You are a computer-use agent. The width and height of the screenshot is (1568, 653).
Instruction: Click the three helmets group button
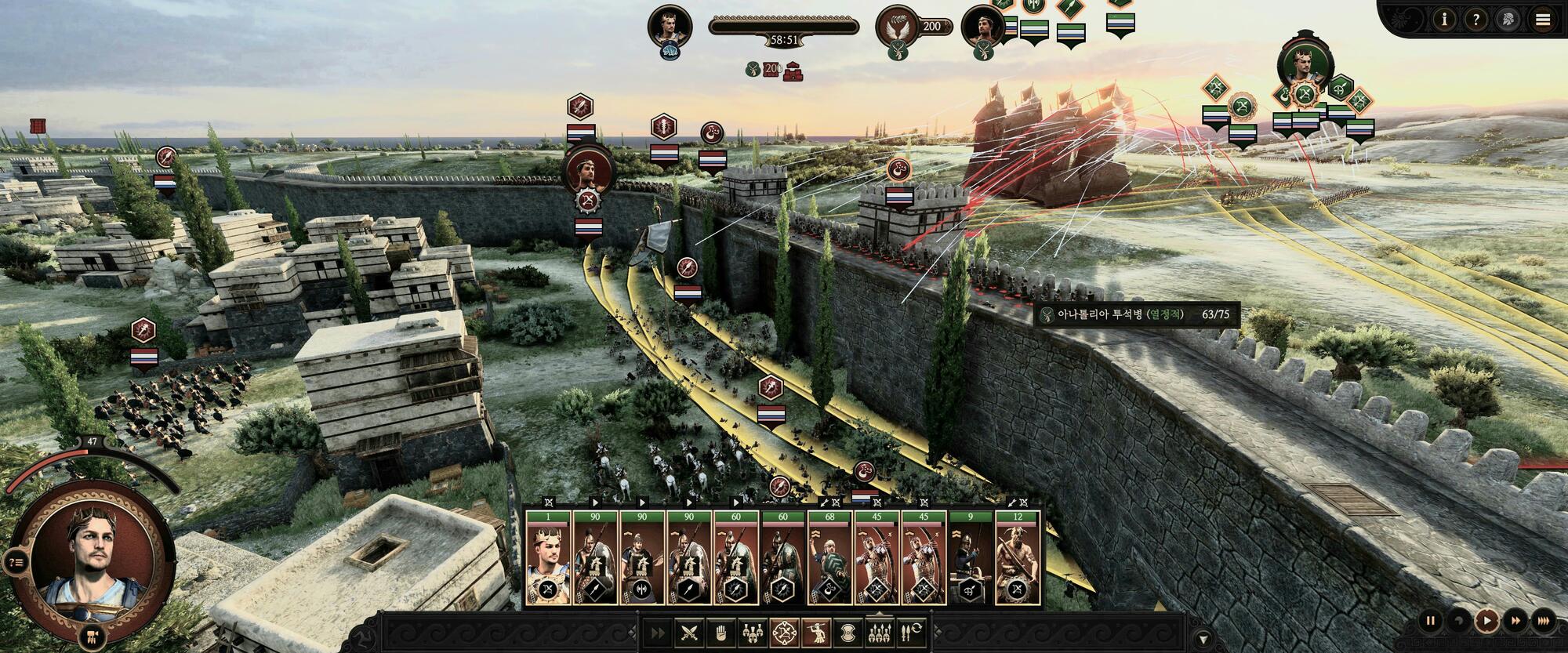coord(753,632)
